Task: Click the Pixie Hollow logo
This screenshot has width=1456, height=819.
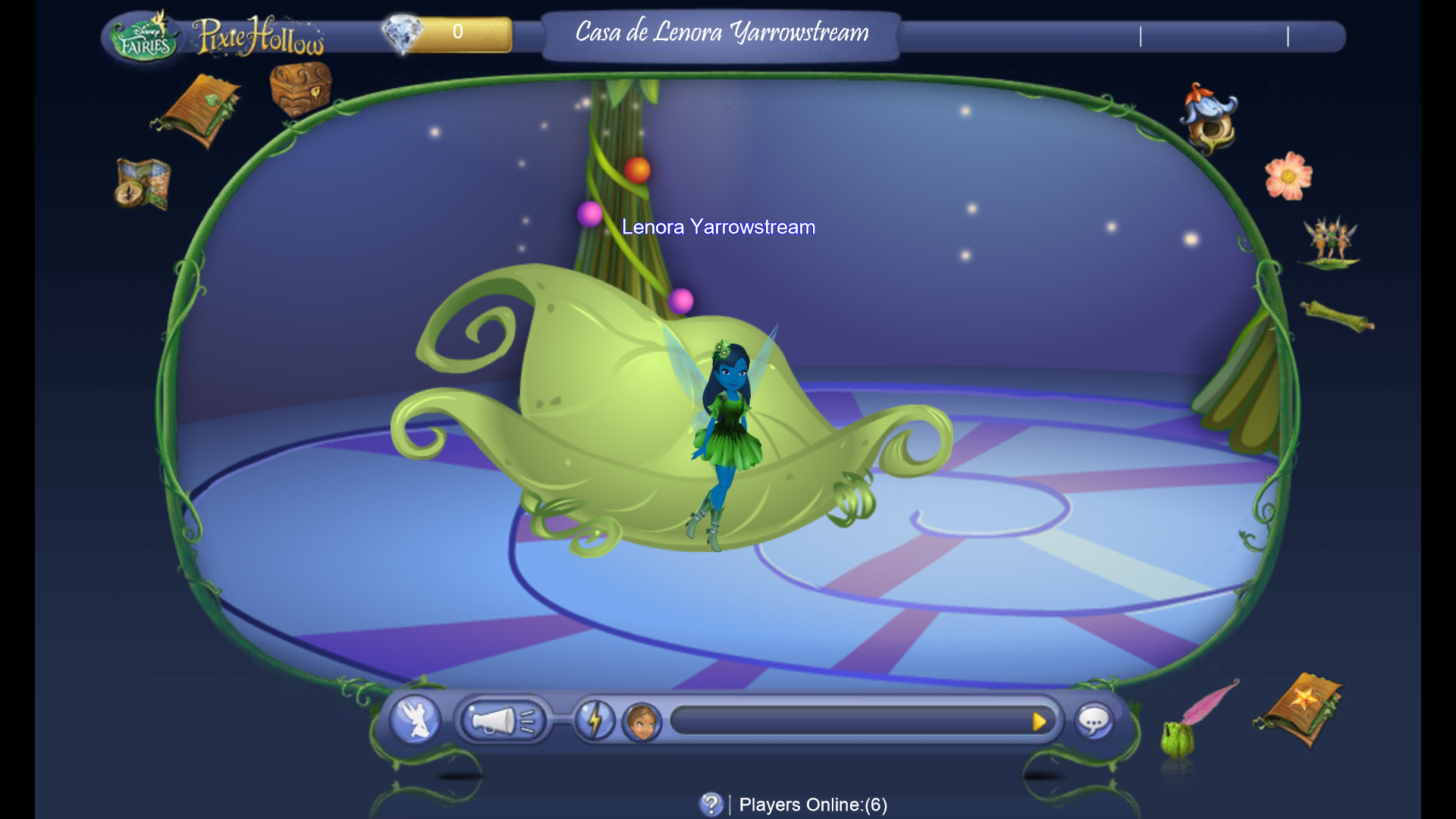Action: (259, 36)
